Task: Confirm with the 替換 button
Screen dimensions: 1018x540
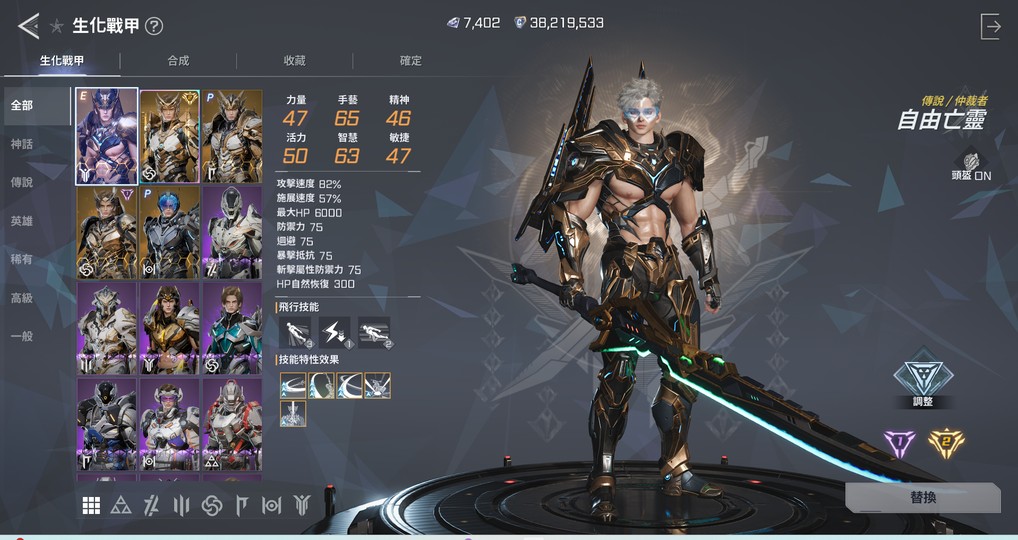Action: 922,498
